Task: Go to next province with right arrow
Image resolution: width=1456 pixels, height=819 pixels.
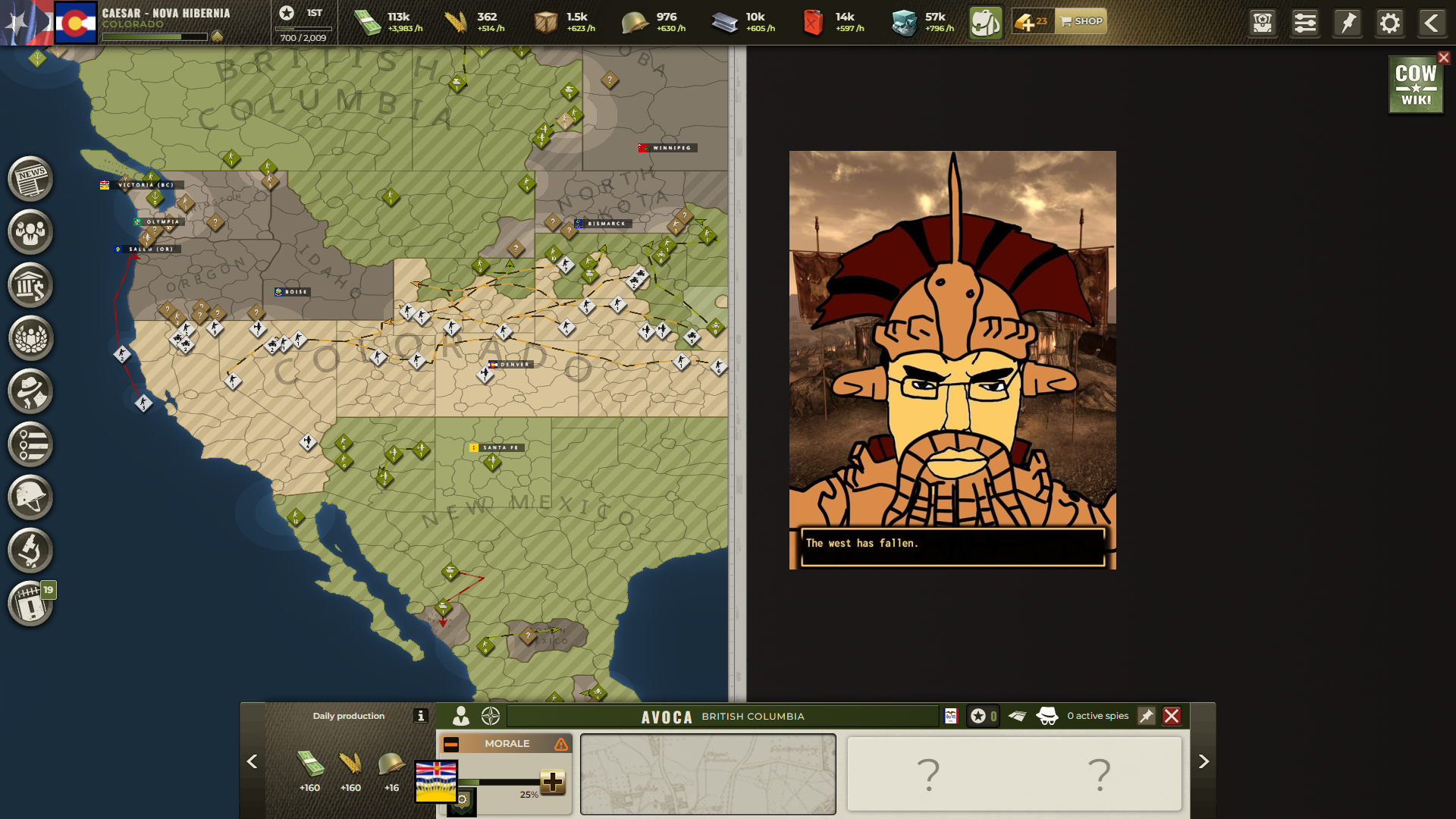Action: coord(1203,761)
